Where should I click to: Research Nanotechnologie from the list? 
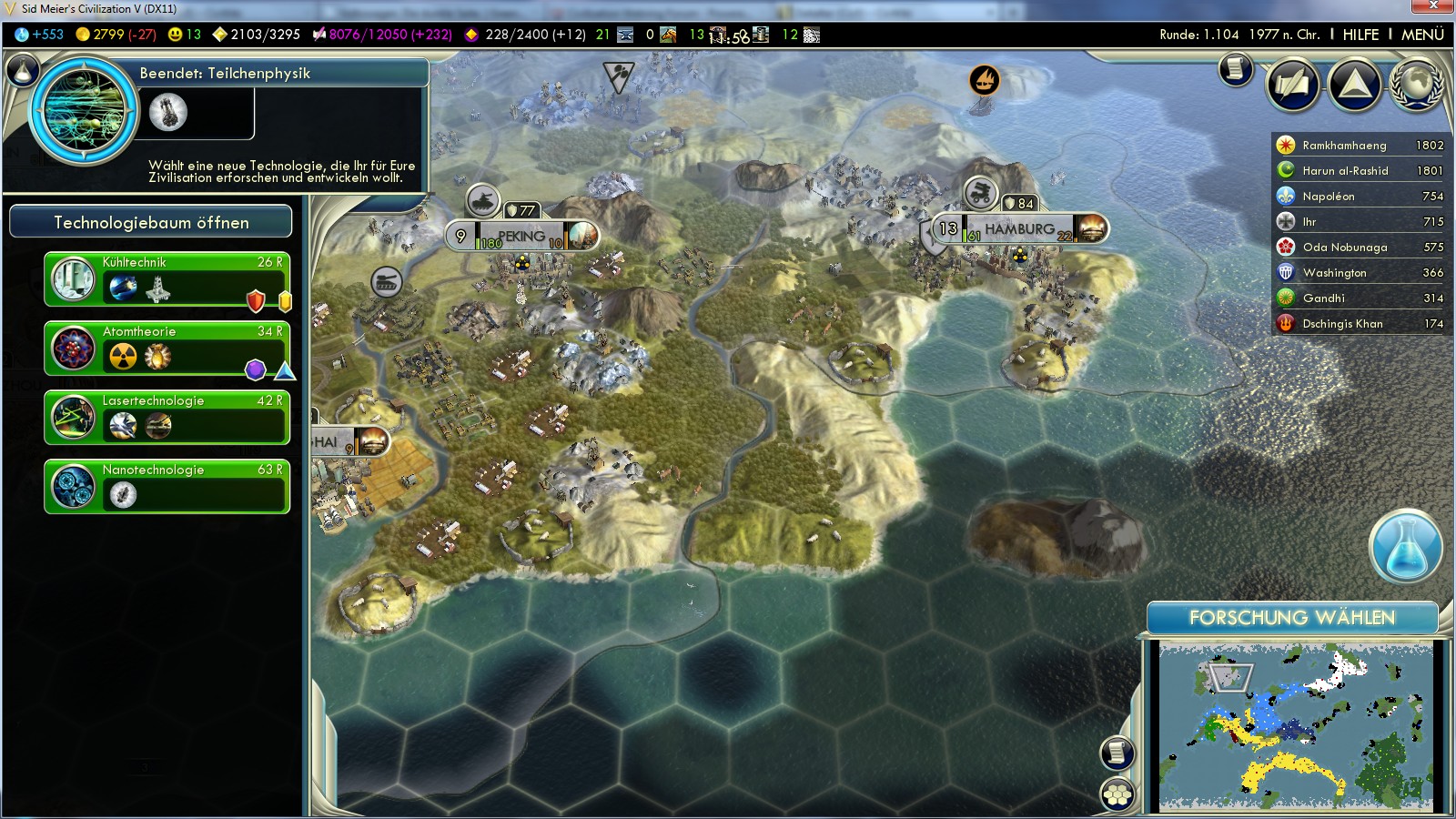point(167,487)
